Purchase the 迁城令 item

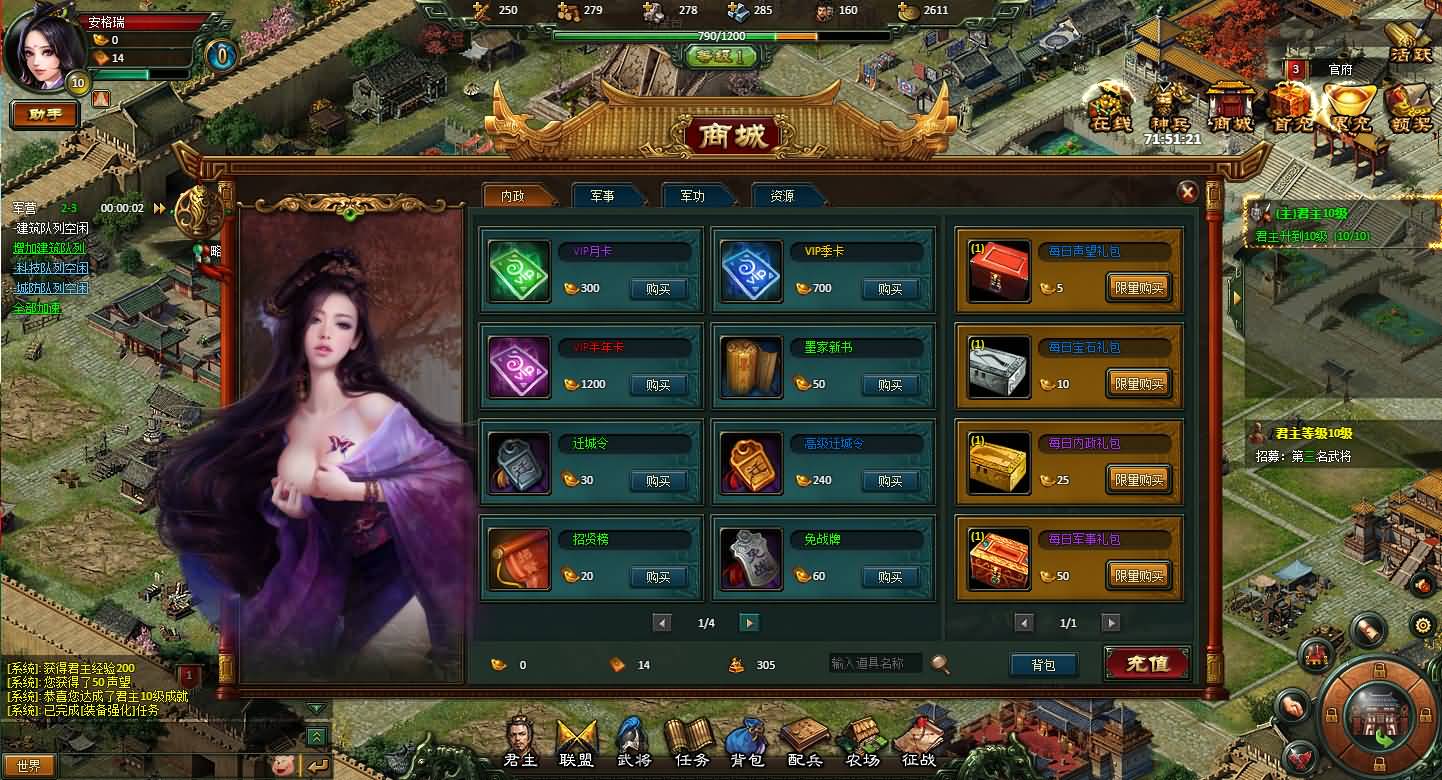pyautogui.click(x=657, y=481)
